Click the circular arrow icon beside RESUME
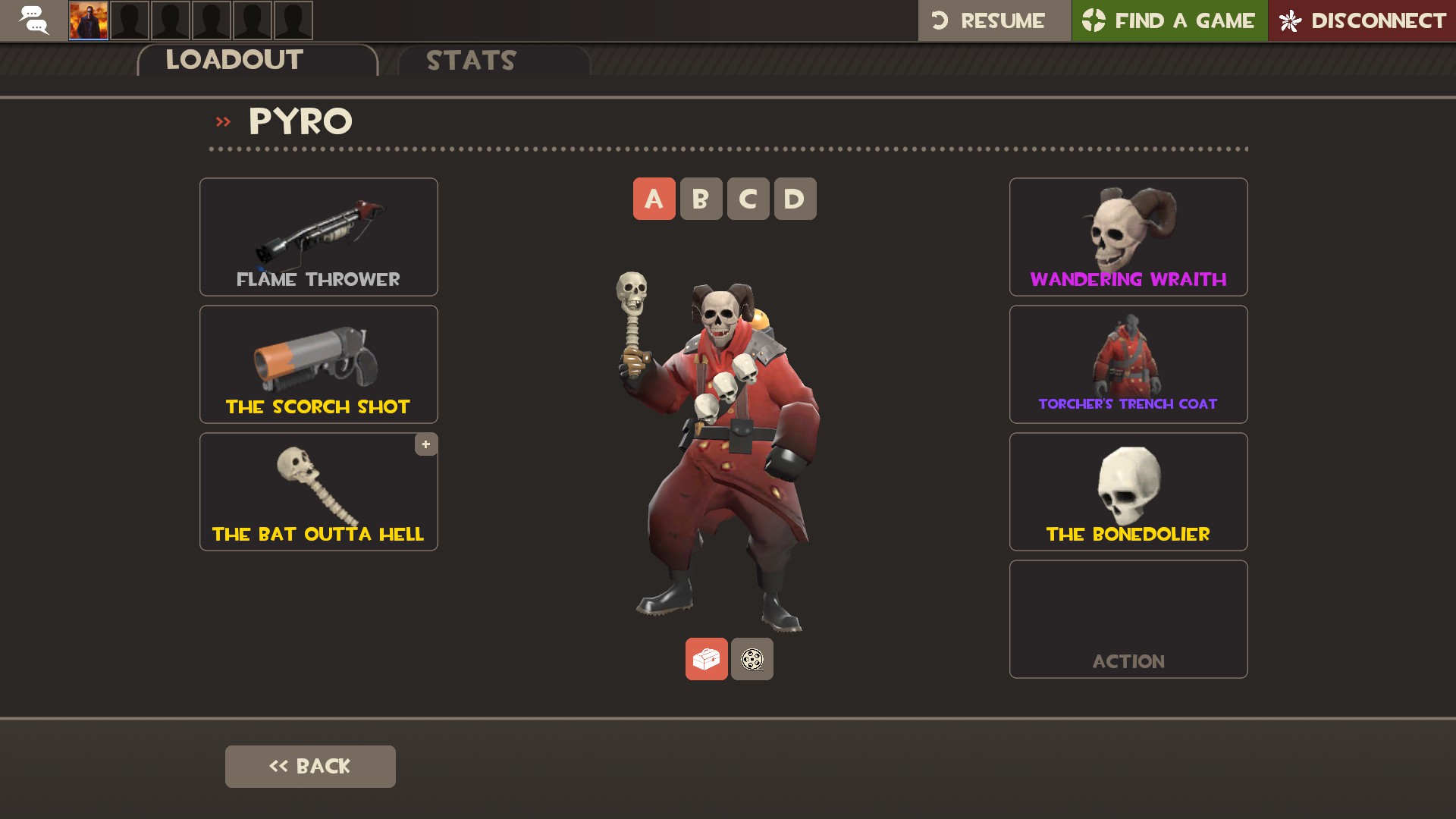This screenshot has width=1456, height=819. [x=938, y=20]
